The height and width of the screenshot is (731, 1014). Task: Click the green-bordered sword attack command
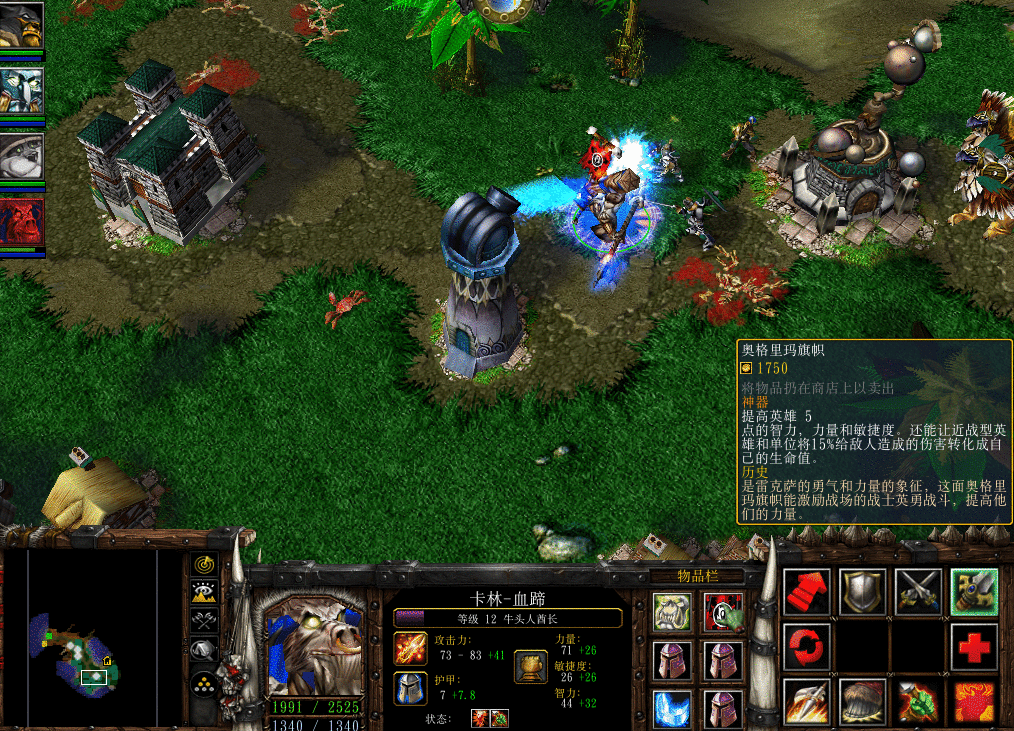click(x=974, y=591)
